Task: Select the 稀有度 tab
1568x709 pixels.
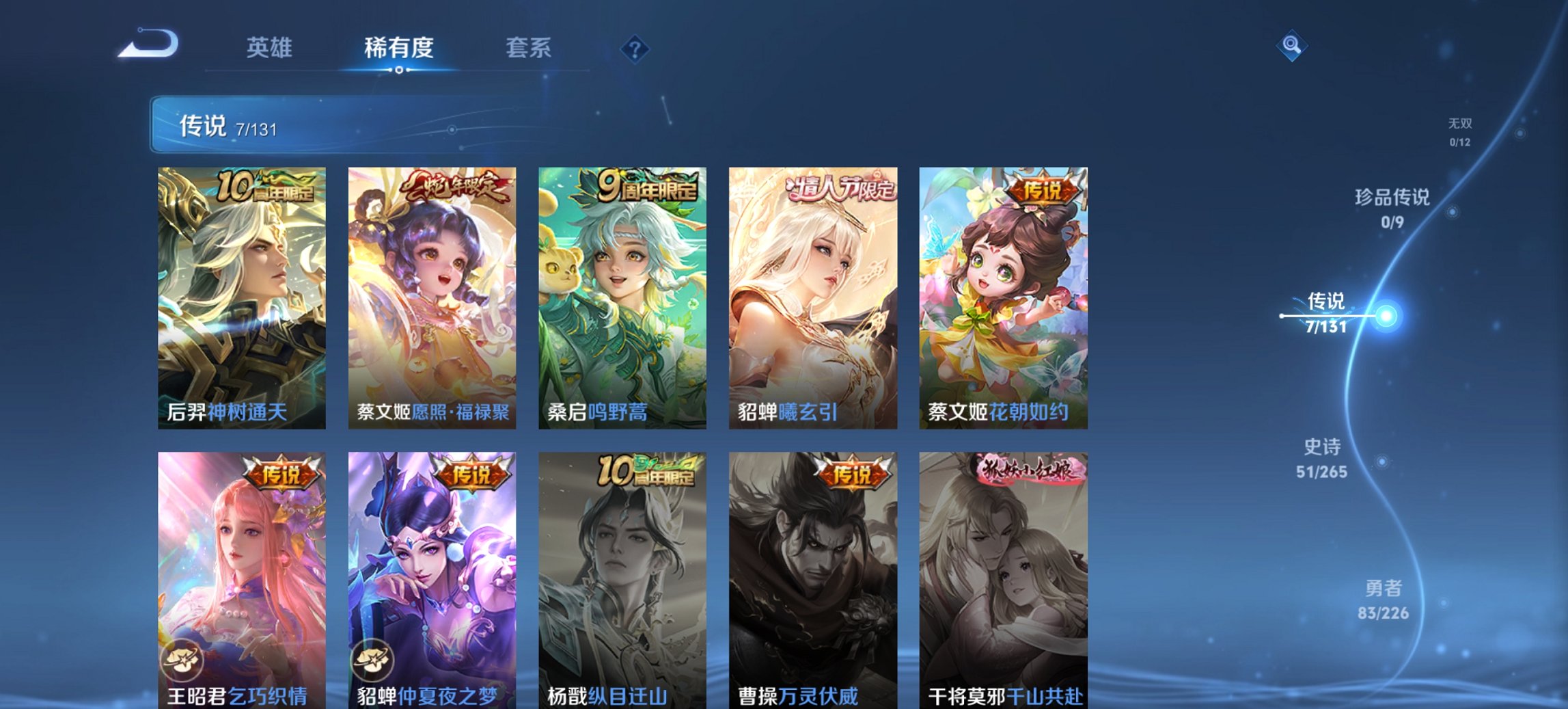Action: [400, 48]
